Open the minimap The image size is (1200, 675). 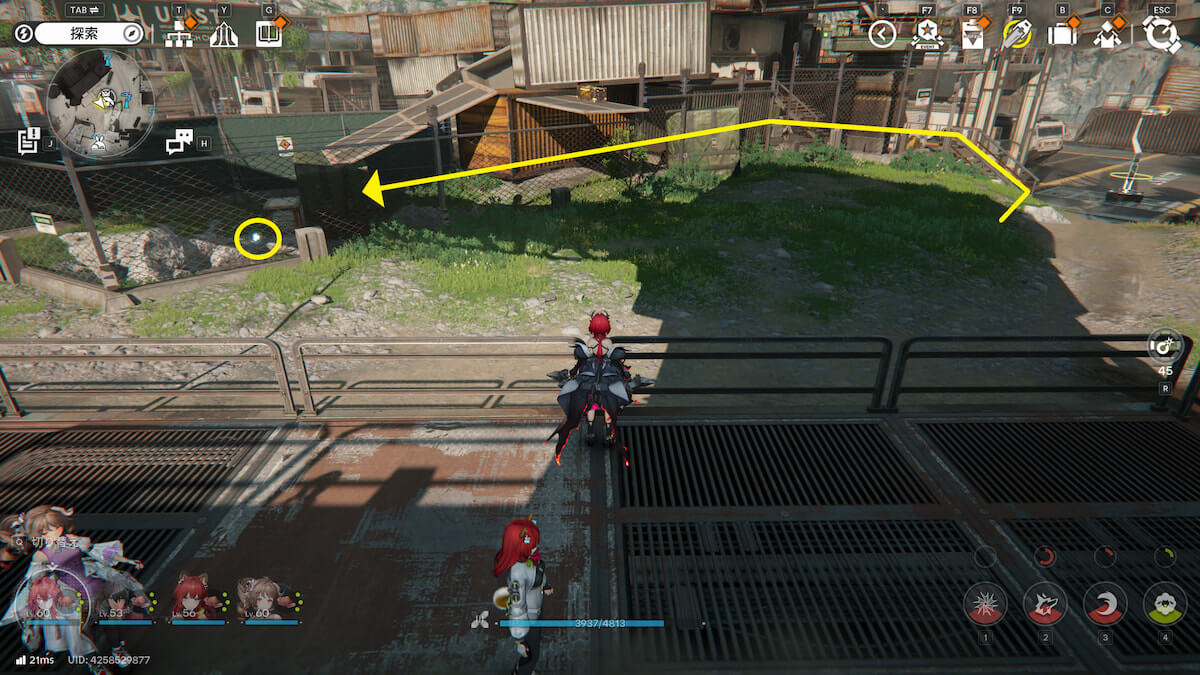pyautogui.click(x=100, y=105)
